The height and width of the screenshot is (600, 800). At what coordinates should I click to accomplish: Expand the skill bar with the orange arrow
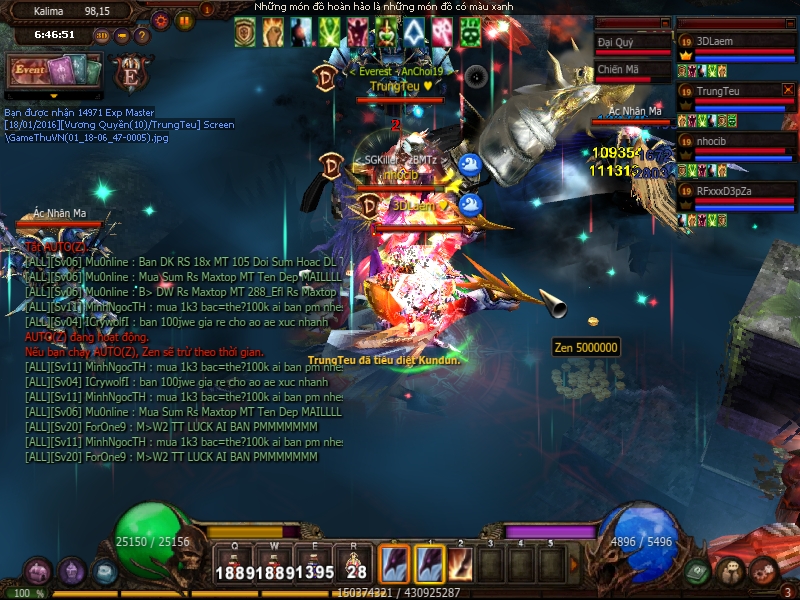tap(573, 563)
